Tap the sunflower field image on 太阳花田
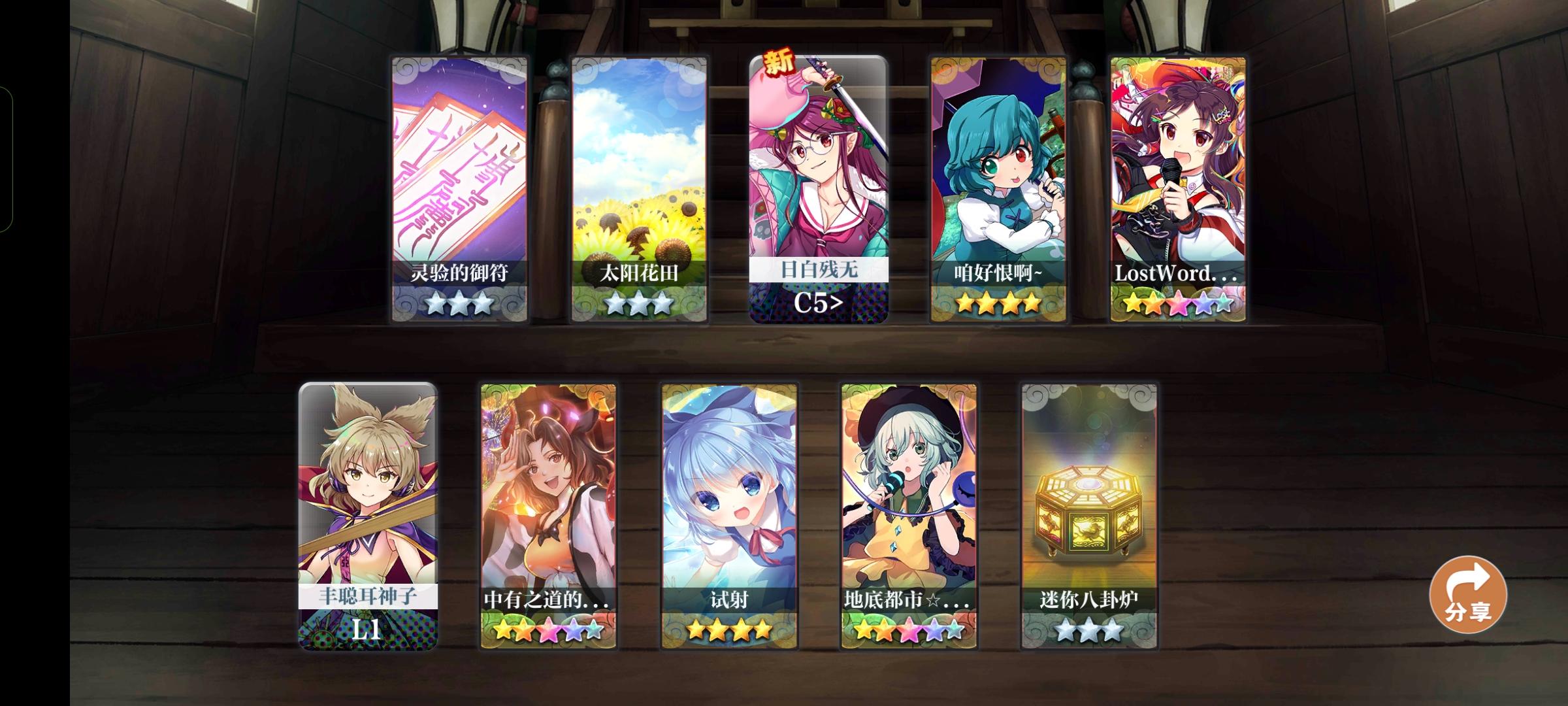Image resolution: width=1568 pixels, height=706 pixels. pyautogui.click(x=639, y=170)
